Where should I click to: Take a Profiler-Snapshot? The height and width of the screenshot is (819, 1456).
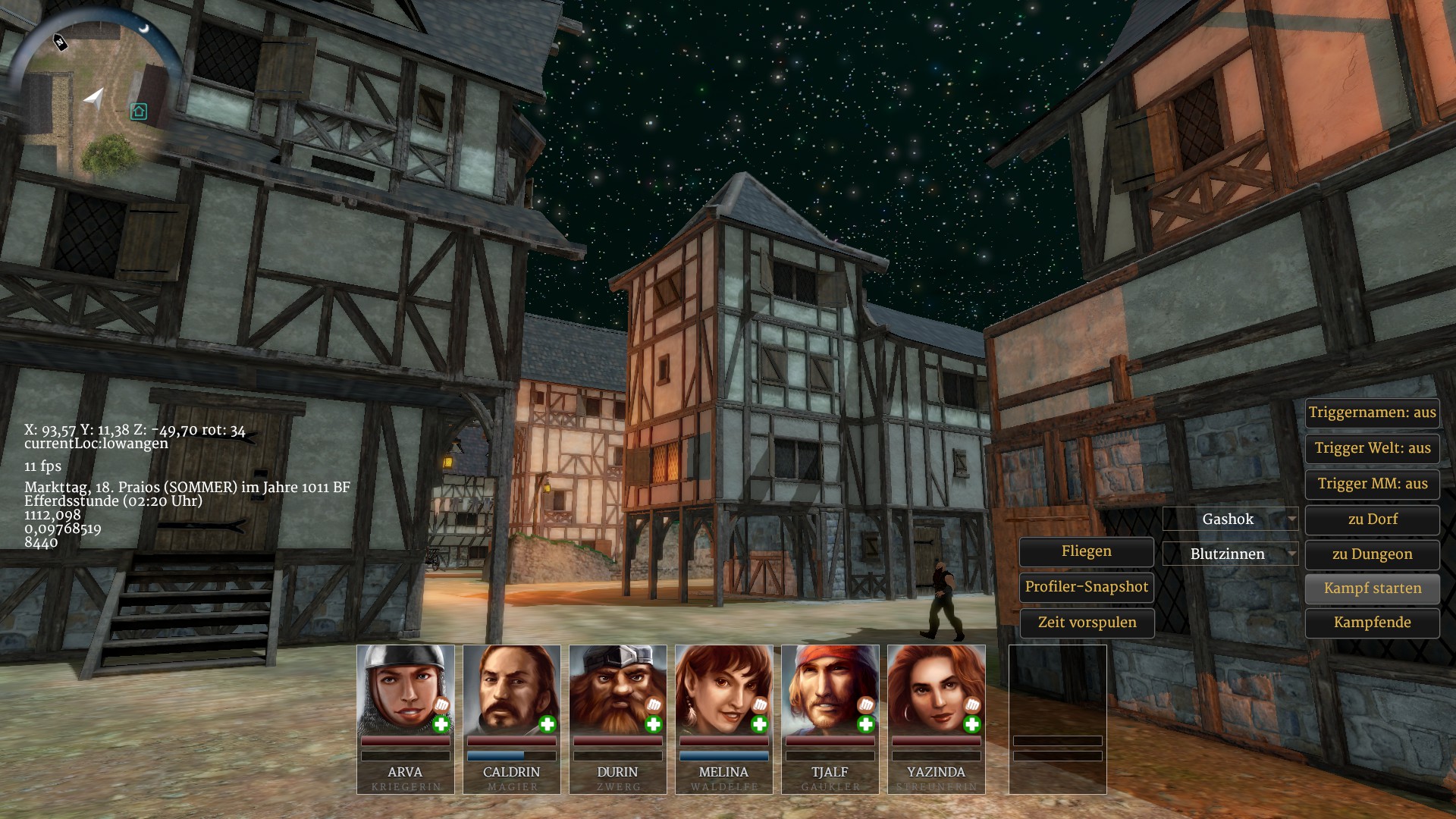coord(1086,587)
